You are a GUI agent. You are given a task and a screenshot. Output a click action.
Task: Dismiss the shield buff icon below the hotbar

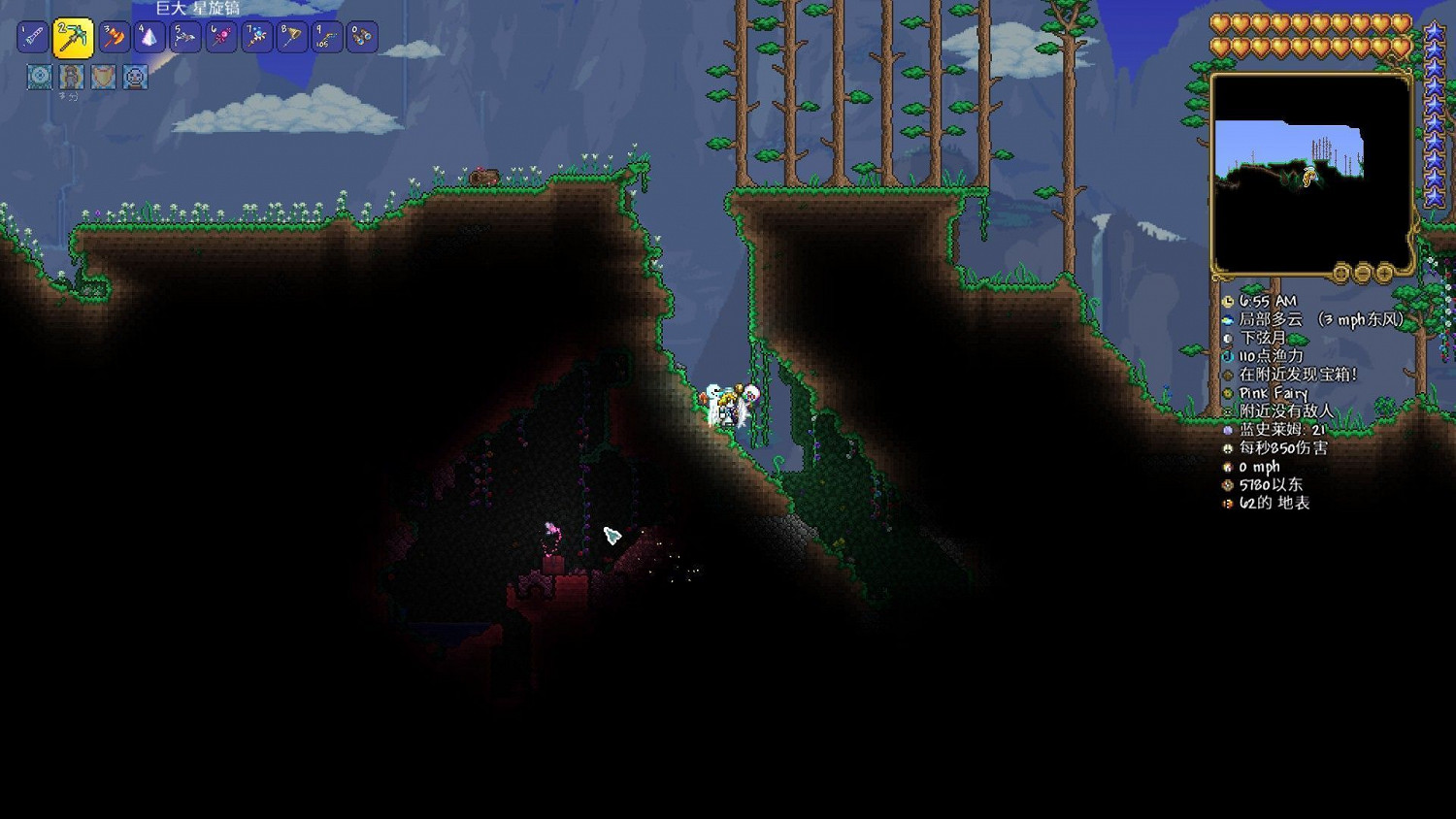pos(102,78)
